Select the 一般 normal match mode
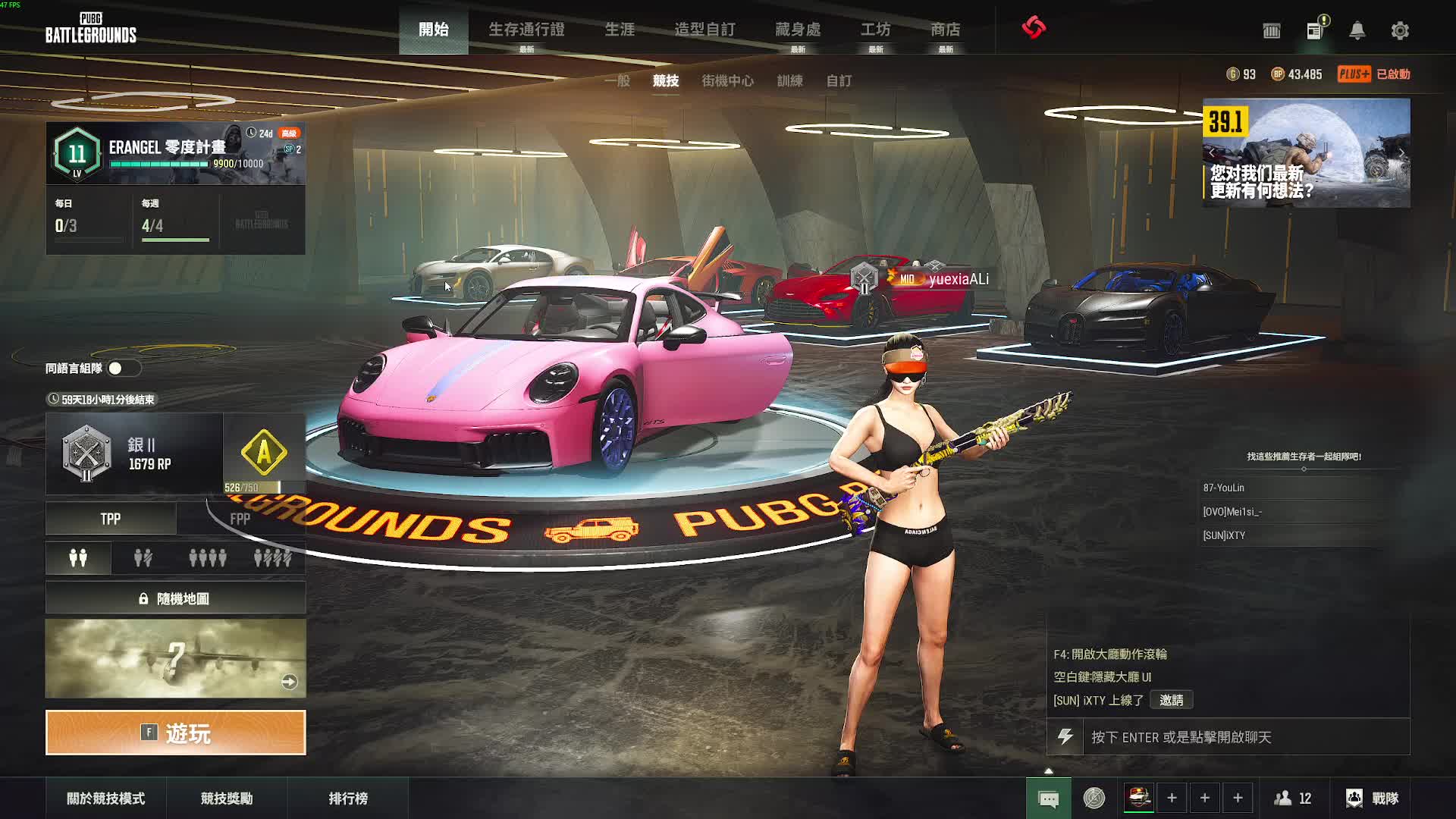The height and width of the screenshot is (819, 1456). tap(617, 80)
